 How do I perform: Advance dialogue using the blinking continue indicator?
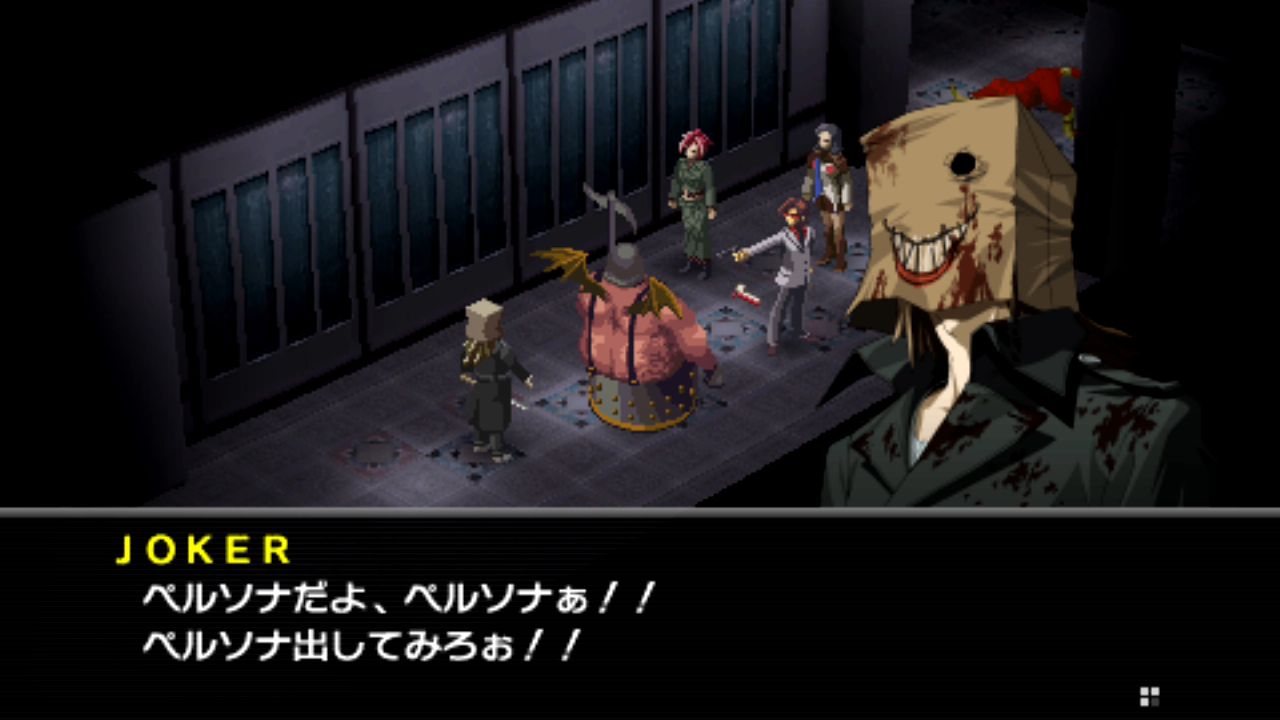coord(1149,696)
